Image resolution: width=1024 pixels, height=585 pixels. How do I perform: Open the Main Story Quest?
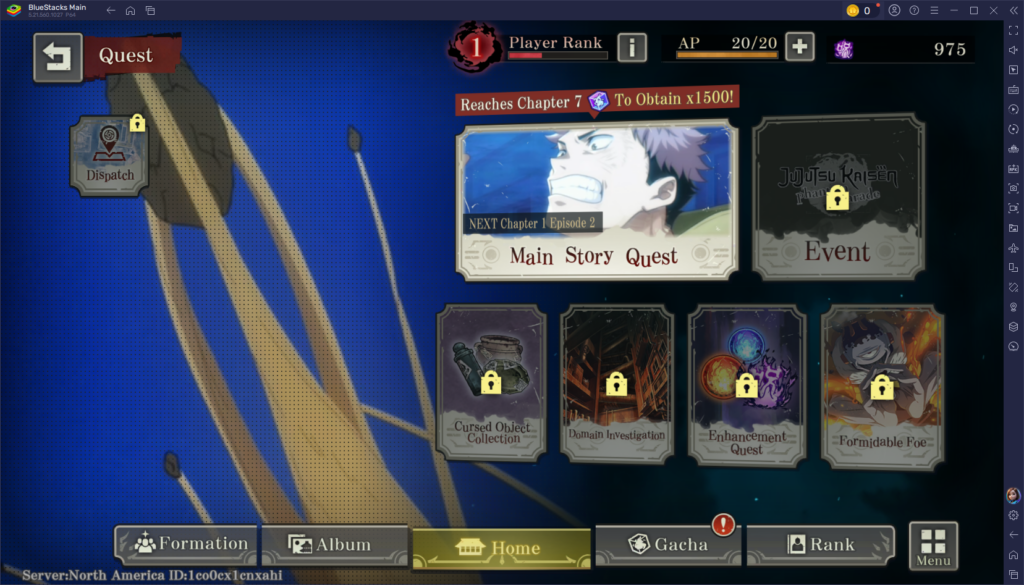pos(597,201)
